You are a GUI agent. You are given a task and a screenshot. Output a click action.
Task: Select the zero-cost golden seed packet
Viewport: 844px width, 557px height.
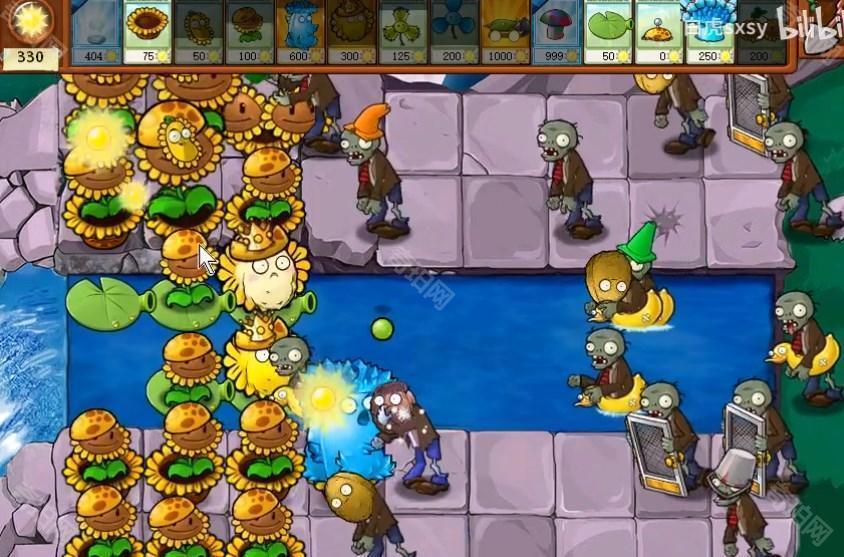659,31
